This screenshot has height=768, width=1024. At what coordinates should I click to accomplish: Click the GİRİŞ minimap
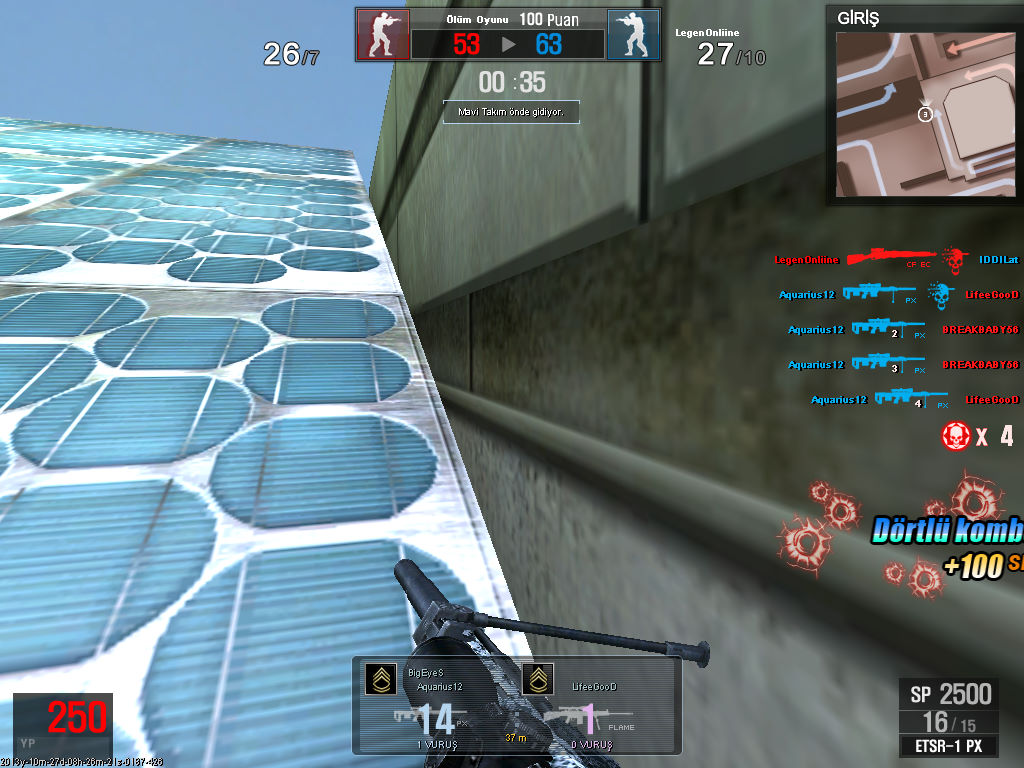click(x=924, y=112)
